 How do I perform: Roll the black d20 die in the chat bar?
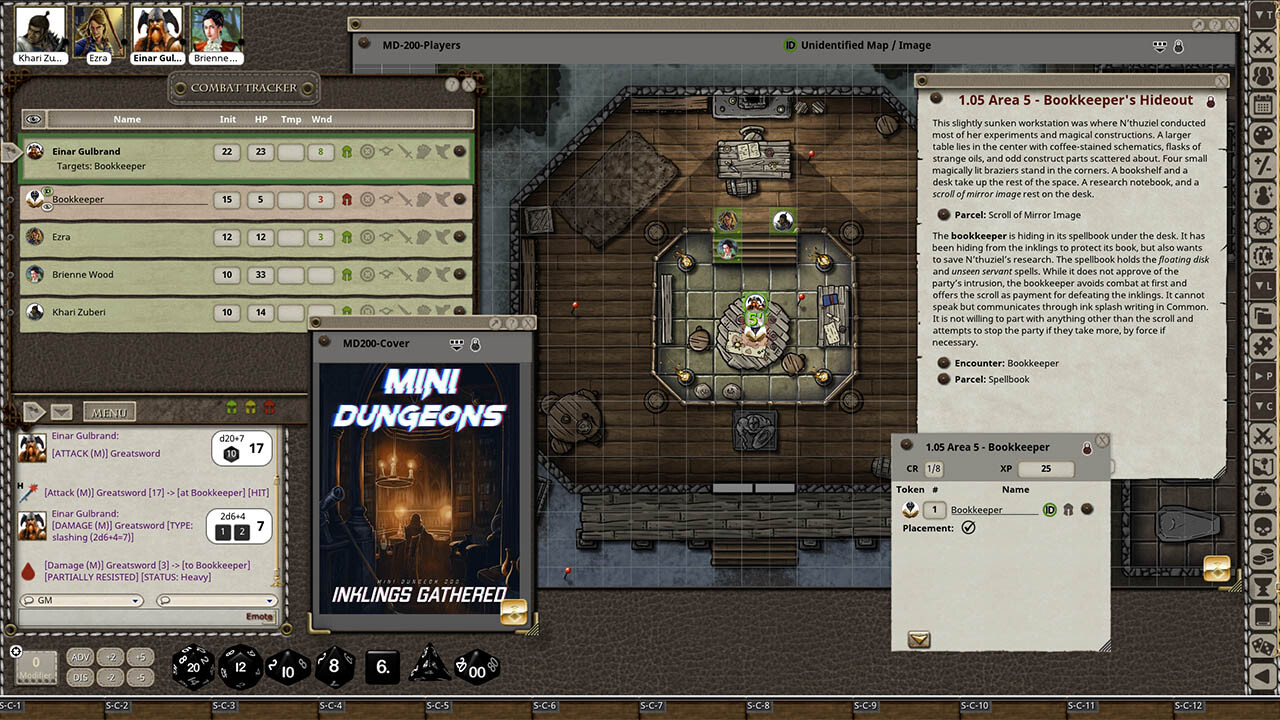(192, 666)
